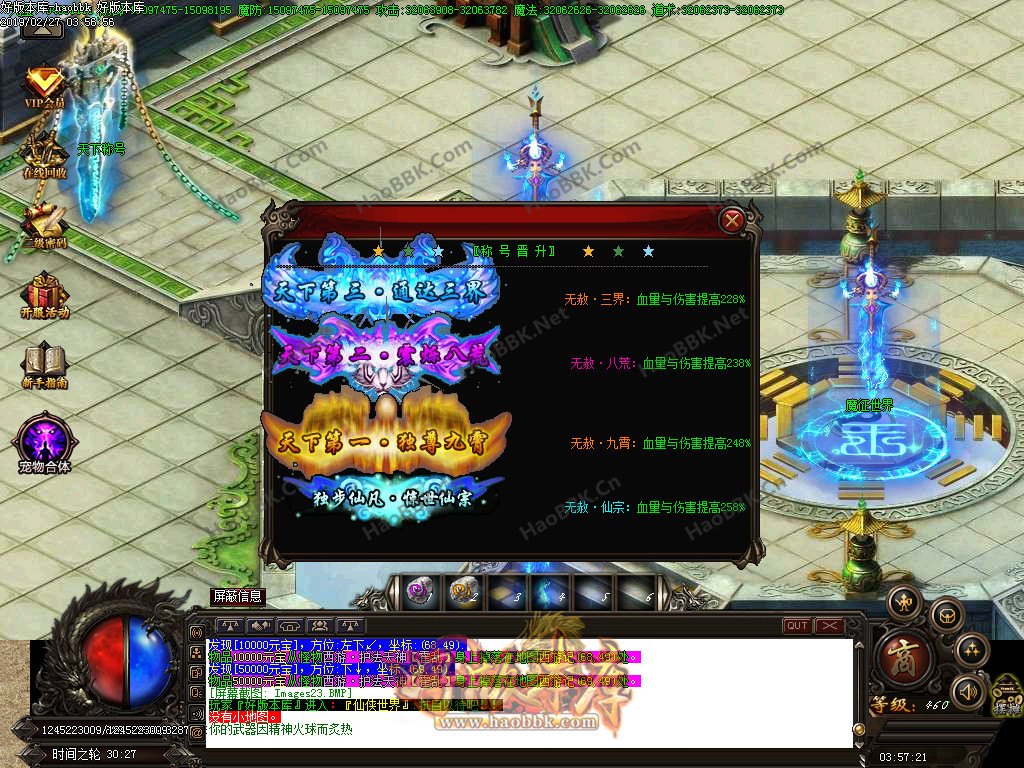Use the orange scroll in hotbar slot 2
Image resolution: width=1024 pixels, height=768 pixels.
463,592
